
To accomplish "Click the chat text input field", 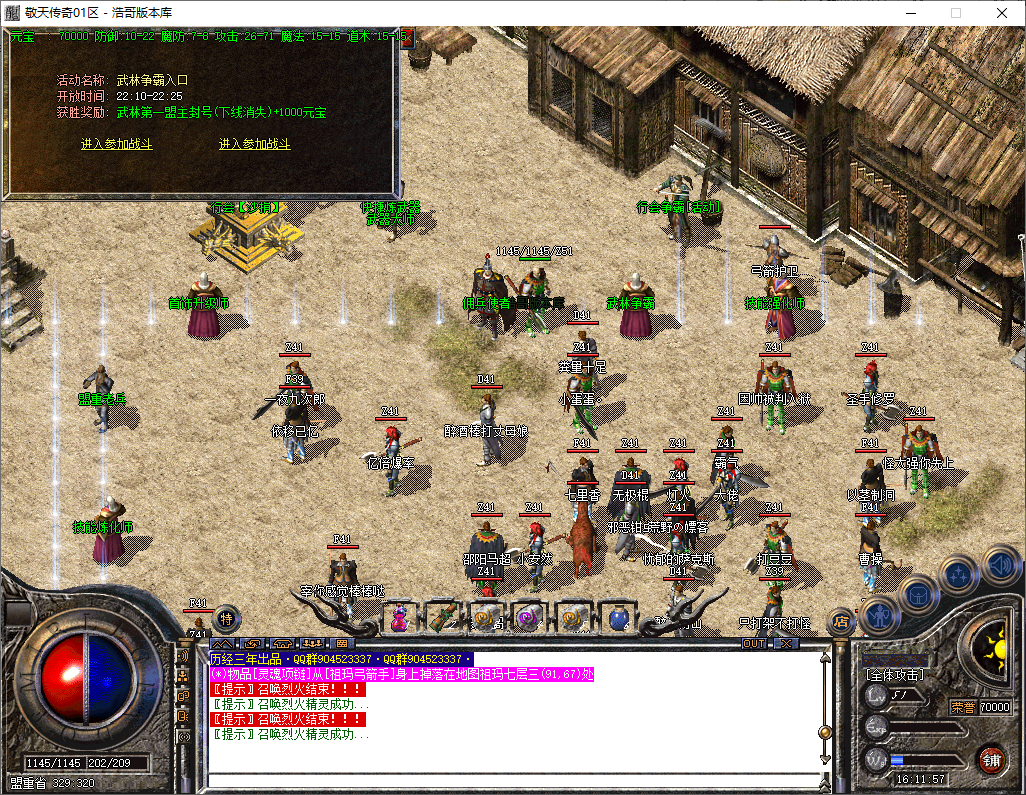I will point(510,781).
